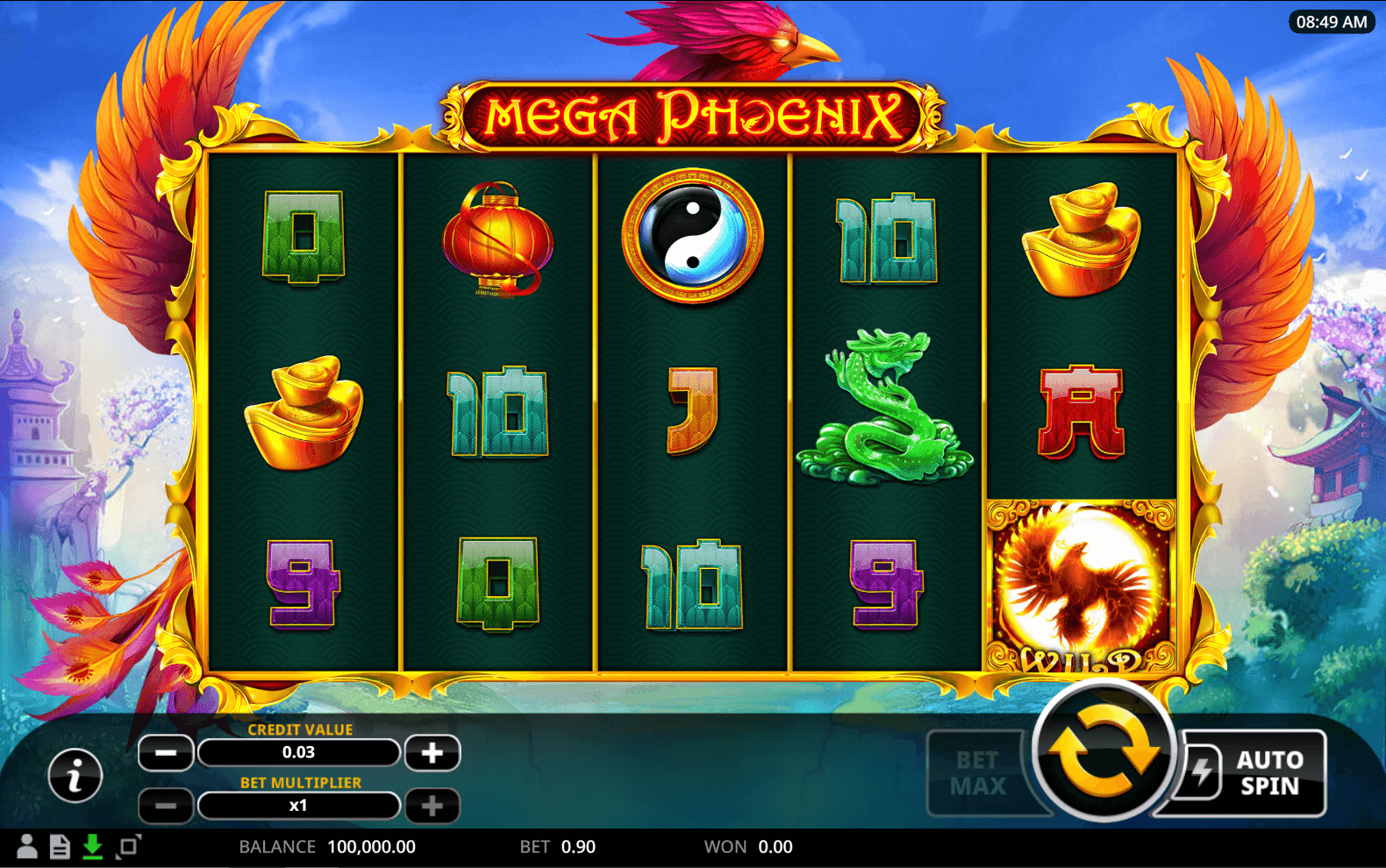
Task: Click the Bet Multiplier field showing x1
Action: 299,806
